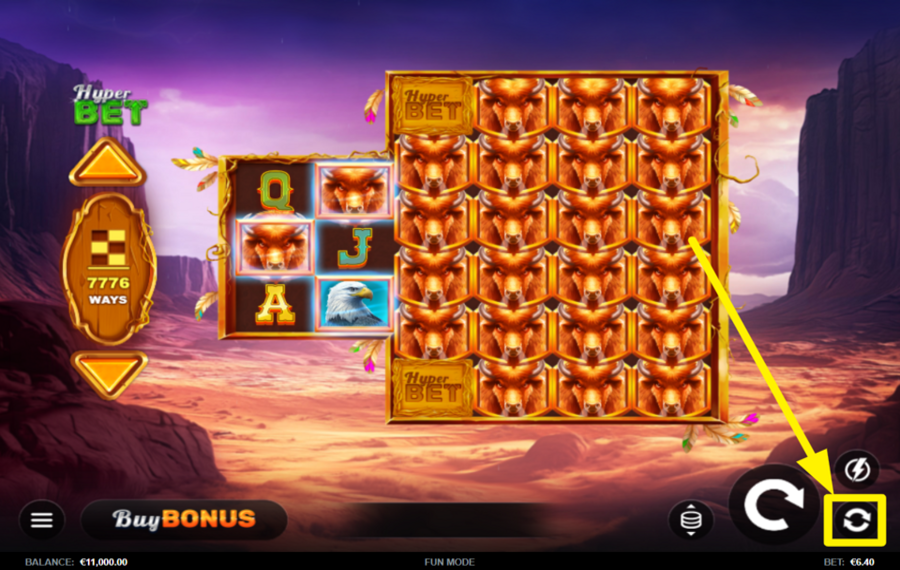Image resolution: width=900 pixels, height=570 pixels.
Task: Open the coin stack bet settings
Action: click(690, 520)
